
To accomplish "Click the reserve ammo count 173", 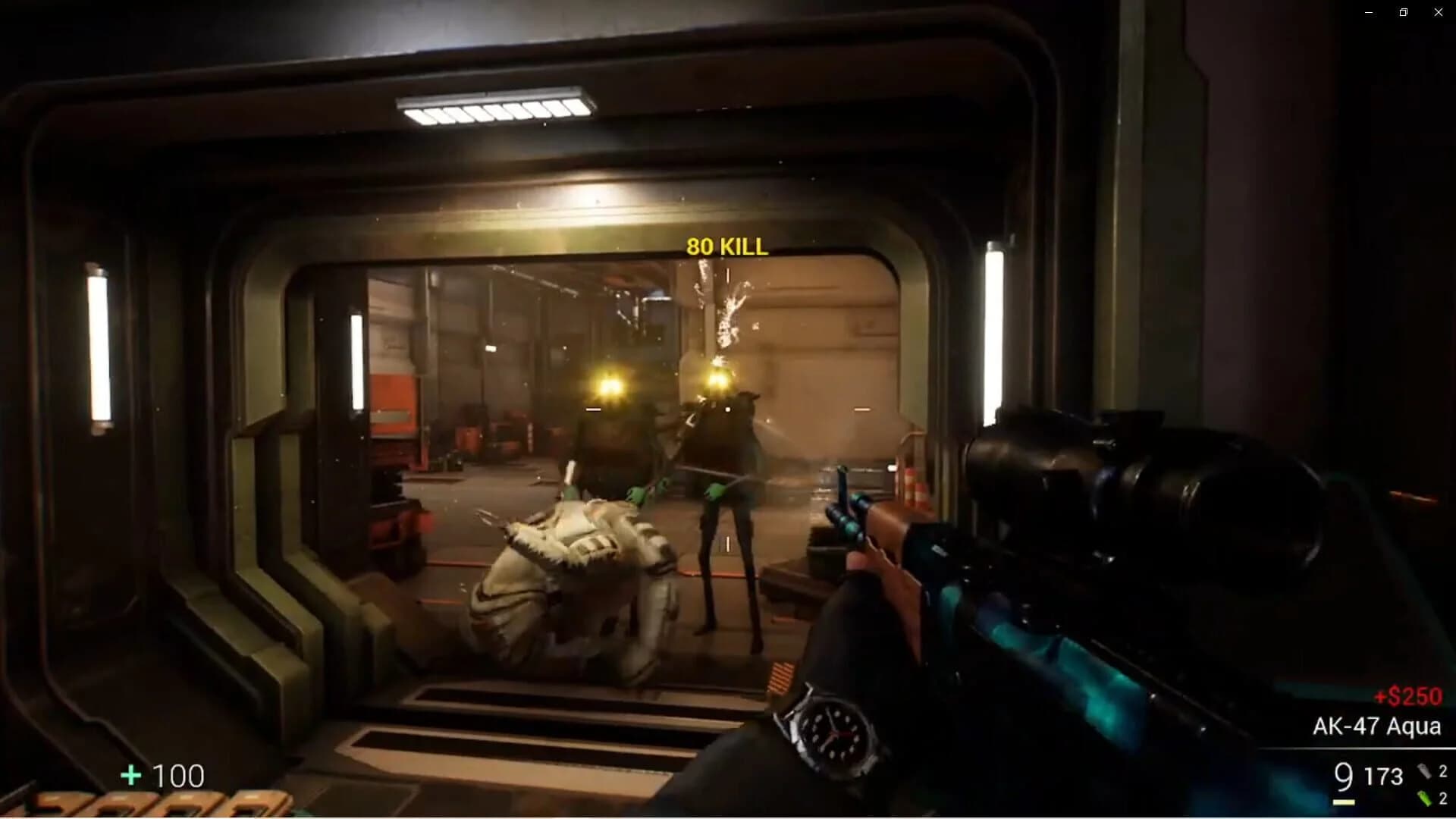I will coord(1385,777).
